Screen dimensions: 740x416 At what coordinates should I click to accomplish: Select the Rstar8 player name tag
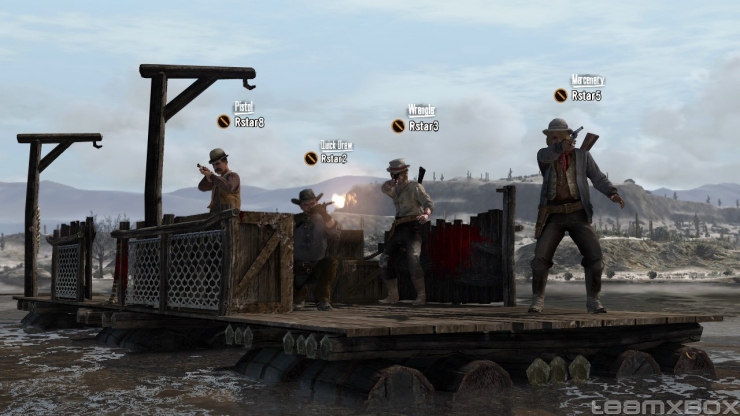tap(248, 121)
